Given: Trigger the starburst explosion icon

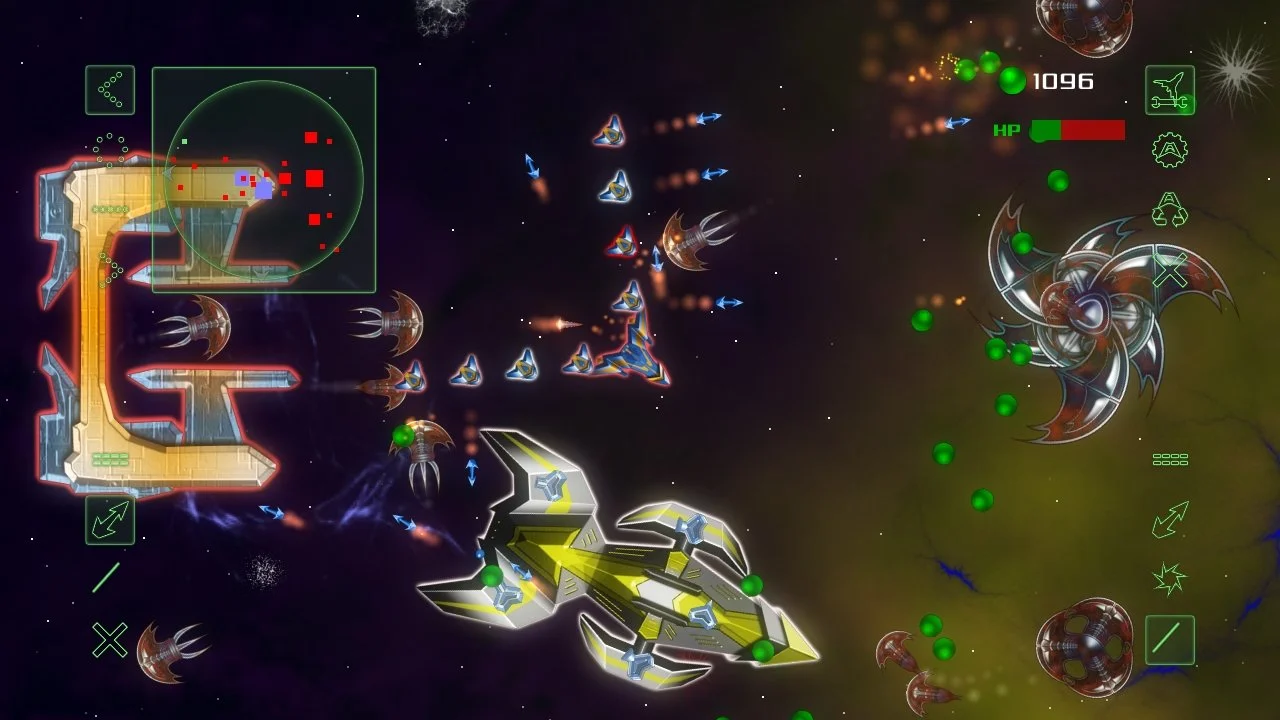Looking at the screenshot, I should [x=1169, y=578].
